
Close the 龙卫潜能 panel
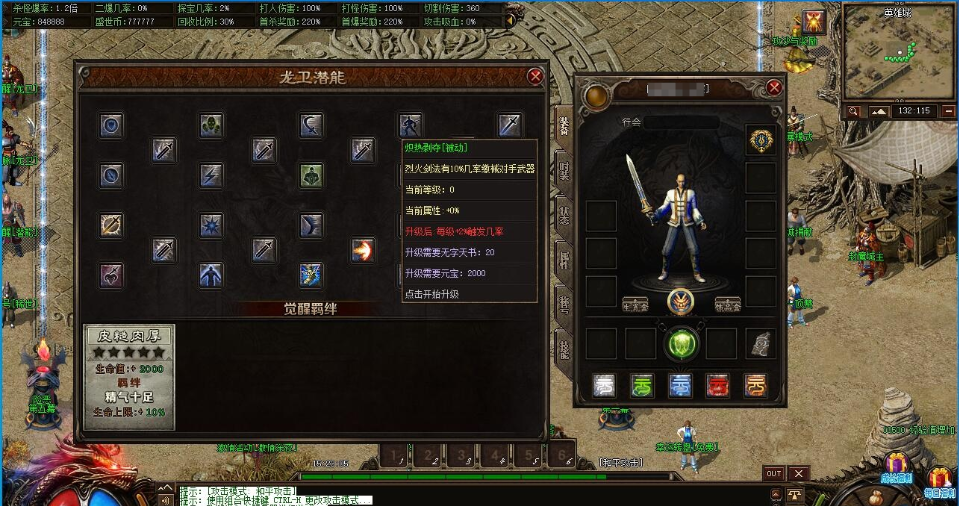coord(536,76)
